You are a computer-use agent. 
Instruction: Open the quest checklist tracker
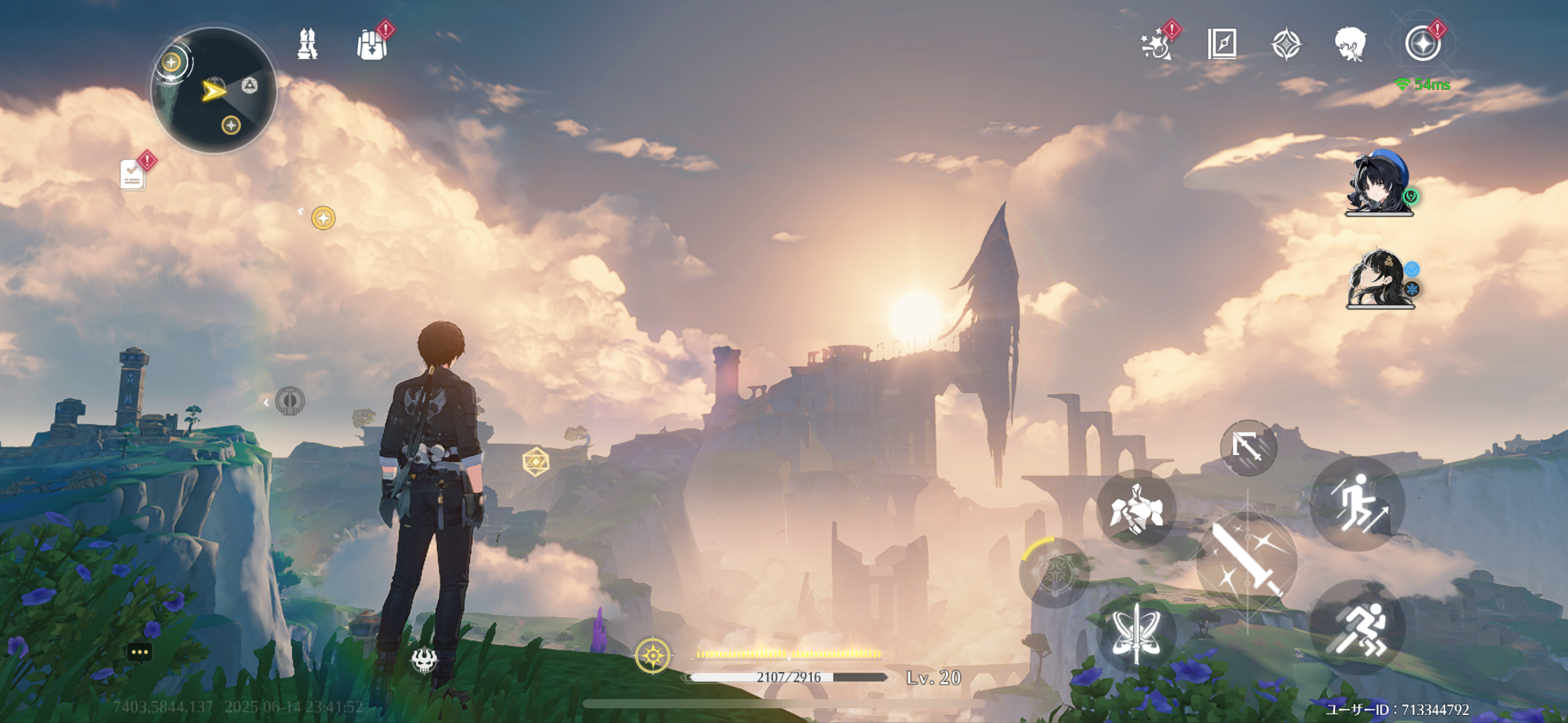(133, 175)
